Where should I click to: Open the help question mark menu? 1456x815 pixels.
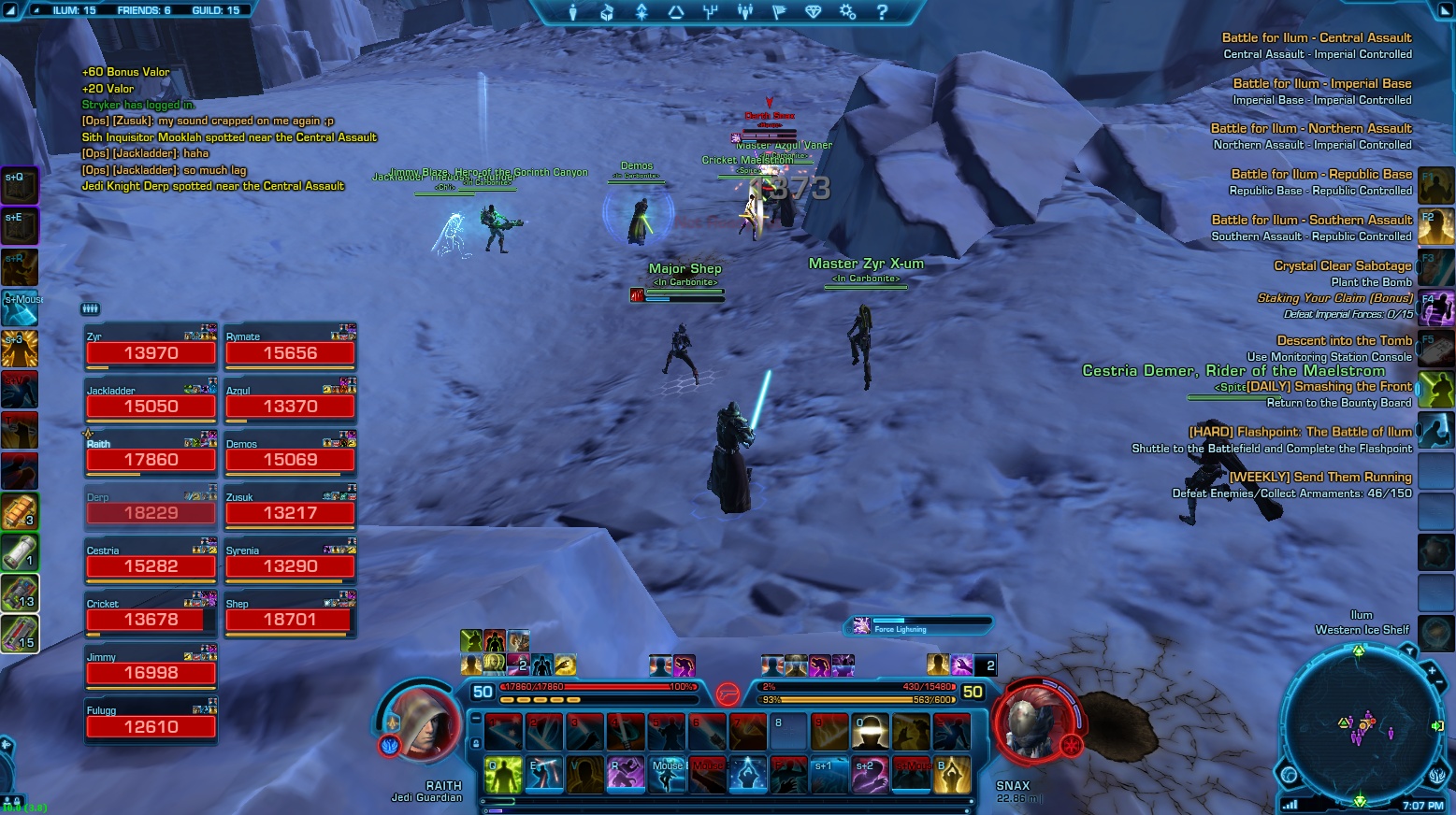tap(882, 12)
